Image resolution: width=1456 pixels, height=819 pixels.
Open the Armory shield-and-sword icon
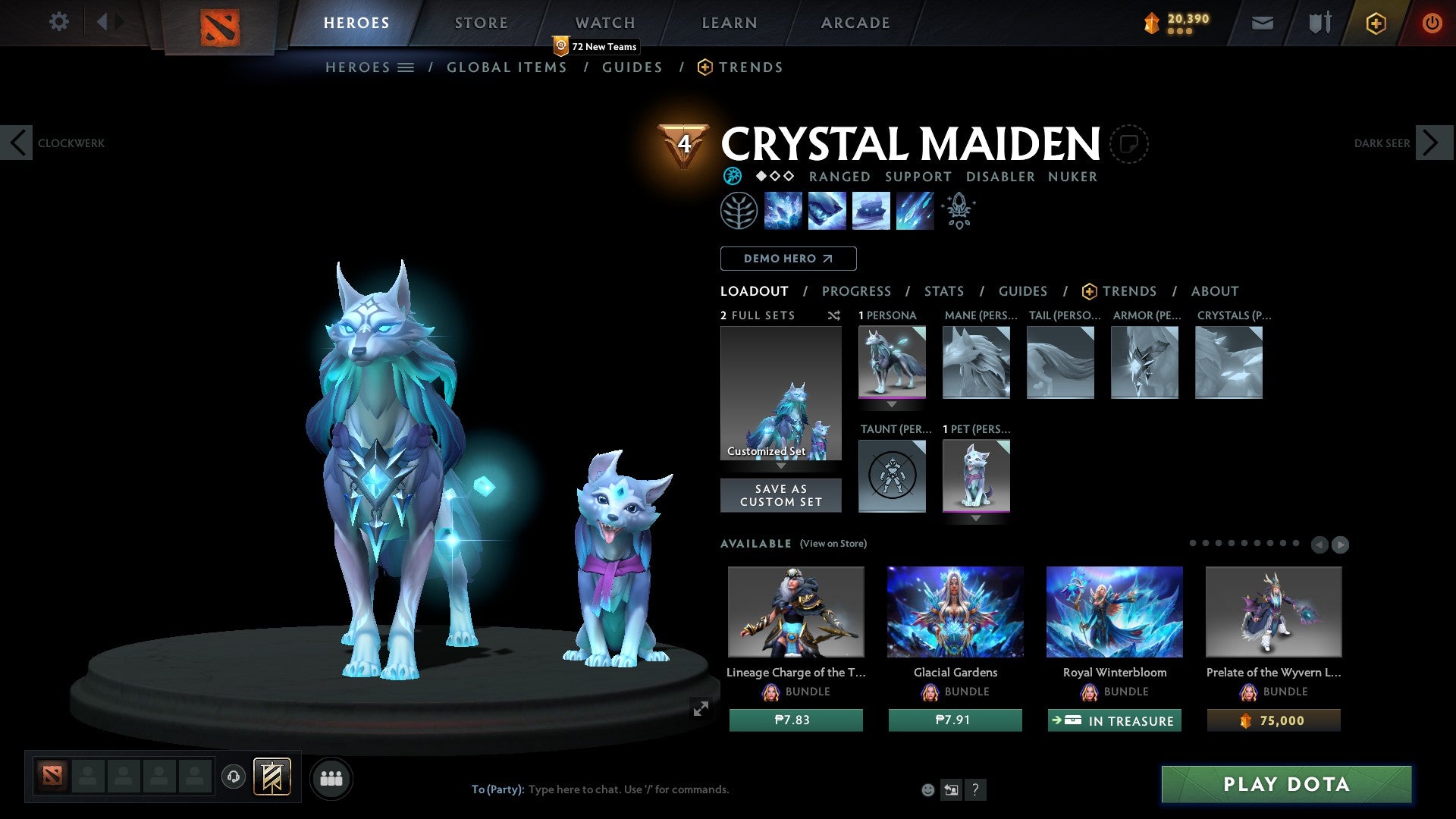tap(1318, 23)
